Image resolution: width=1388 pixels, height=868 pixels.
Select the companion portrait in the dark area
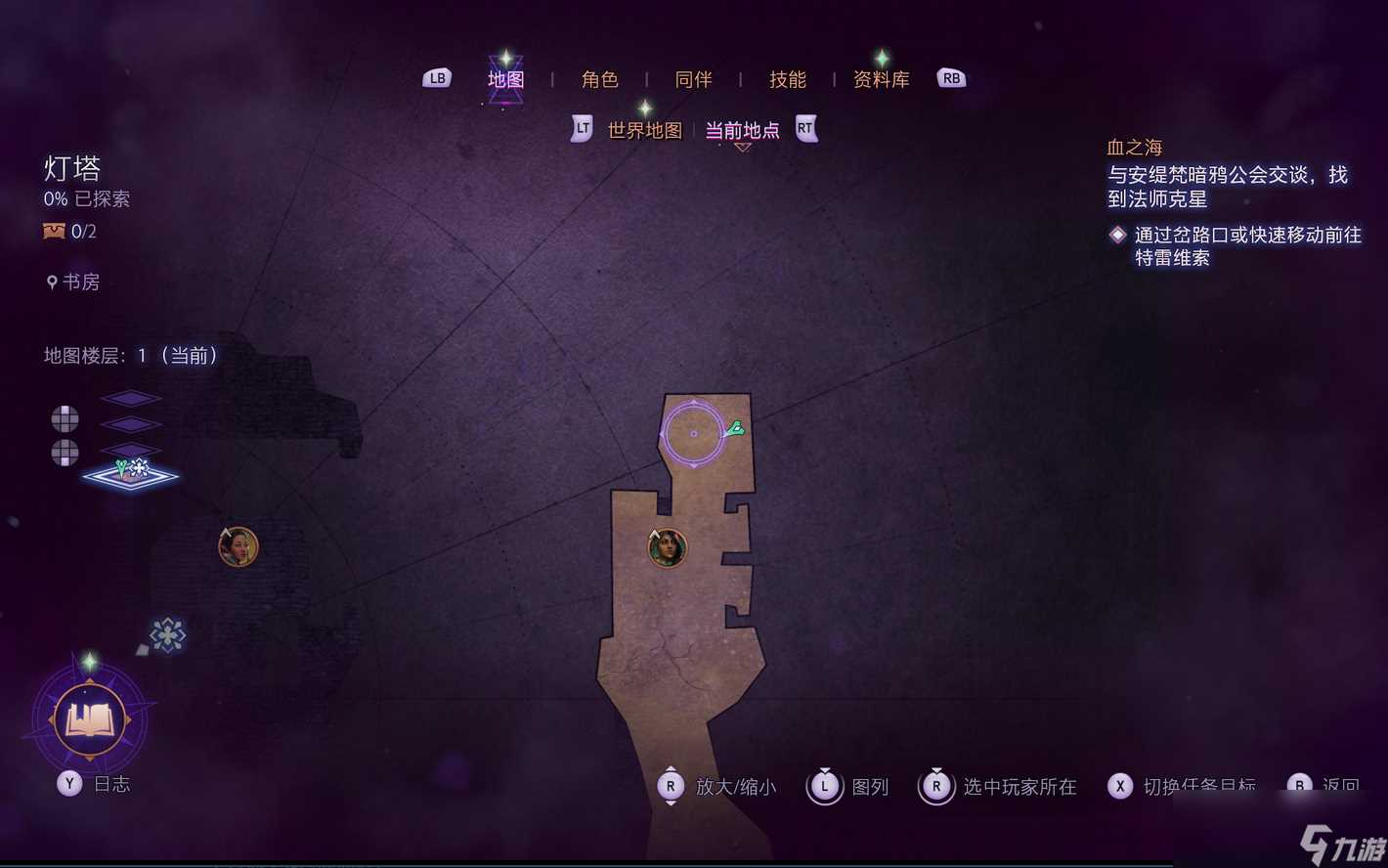pyautogui.click(x=238, y=546)
